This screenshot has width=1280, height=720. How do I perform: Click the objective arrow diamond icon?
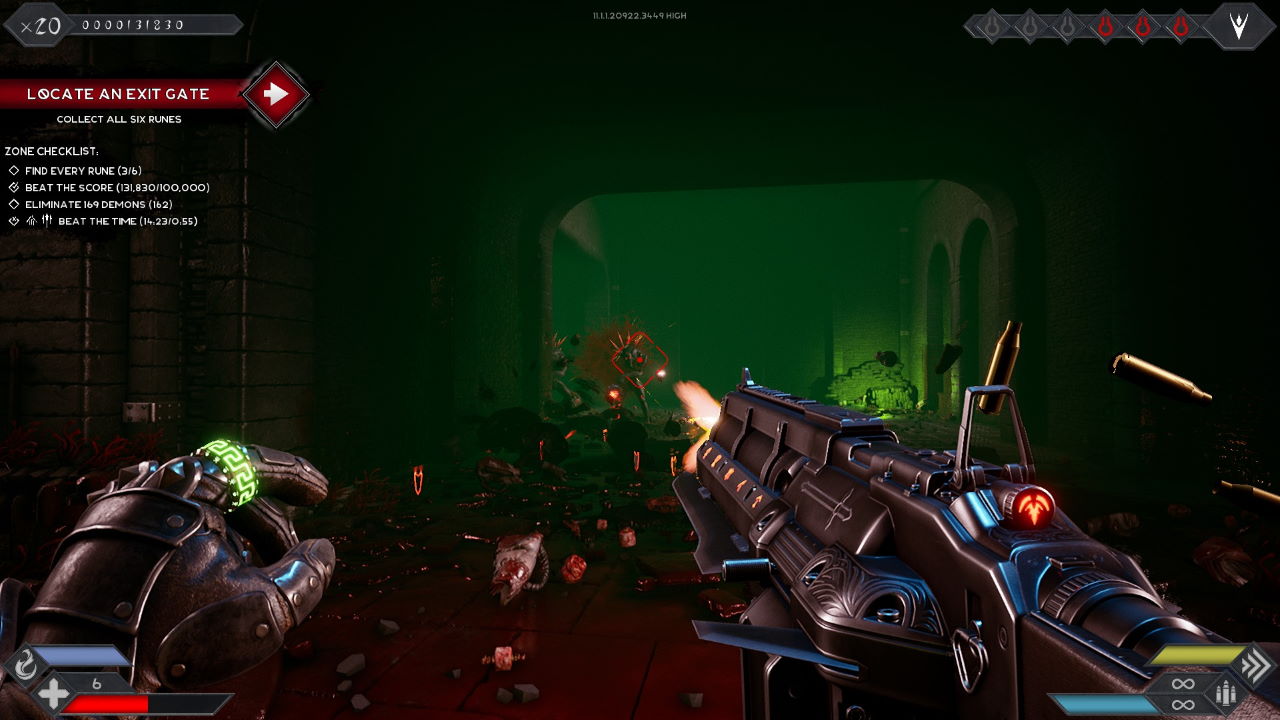pyautogui.click(x=276, y=94)
